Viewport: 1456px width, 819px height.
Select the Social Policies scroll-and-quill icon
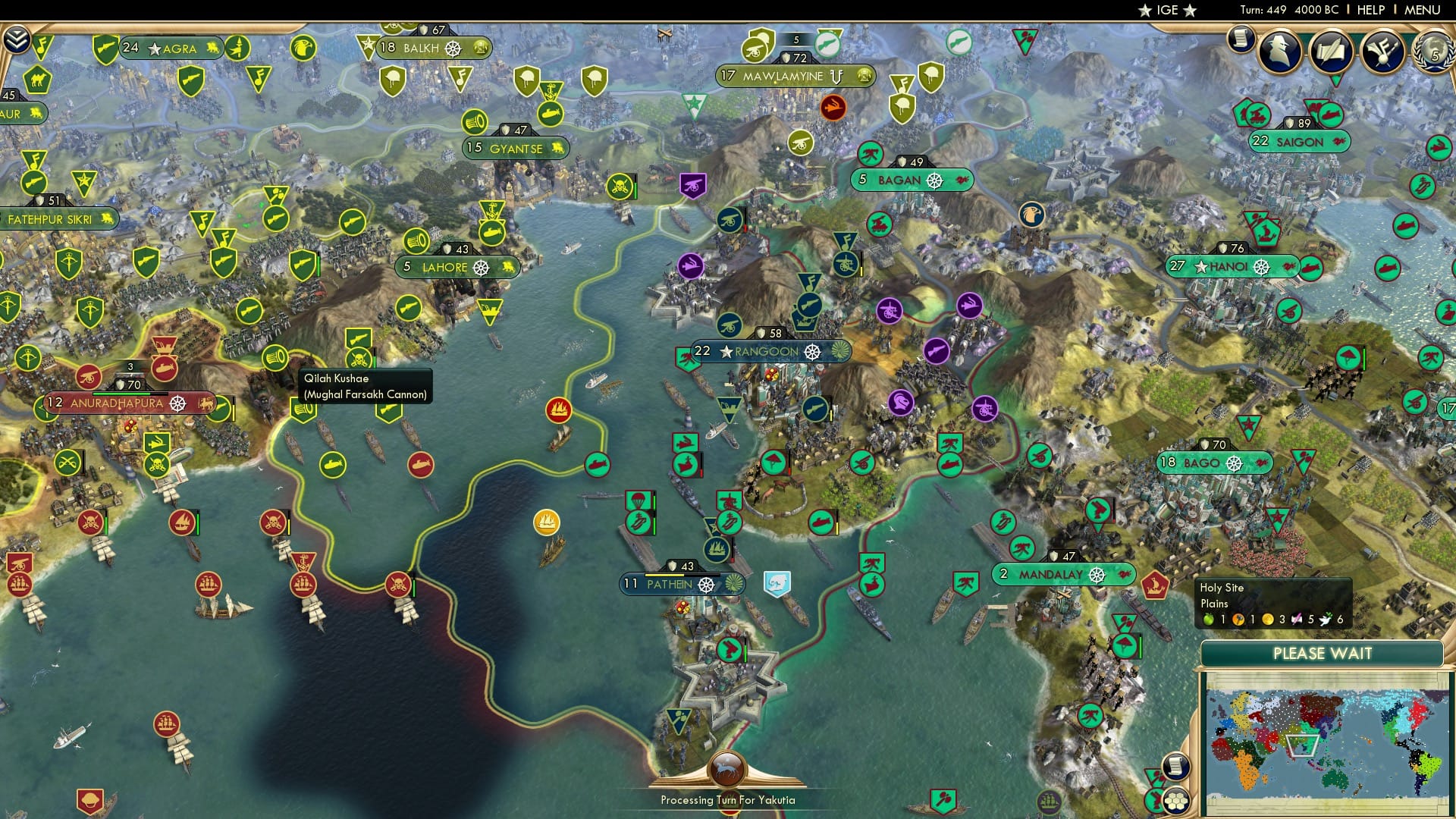click(1332, 53)
